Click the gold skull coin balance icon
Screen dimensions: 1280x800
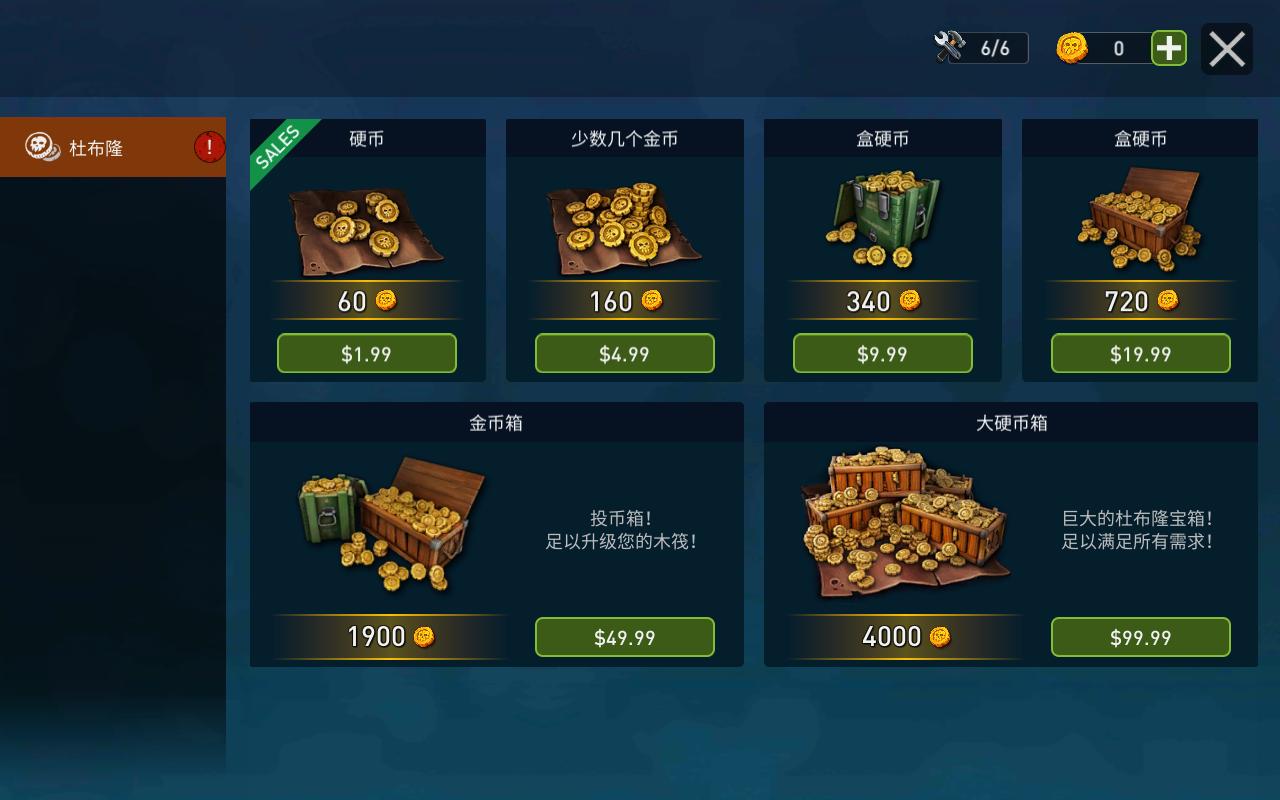click(x=1072, y=48)
